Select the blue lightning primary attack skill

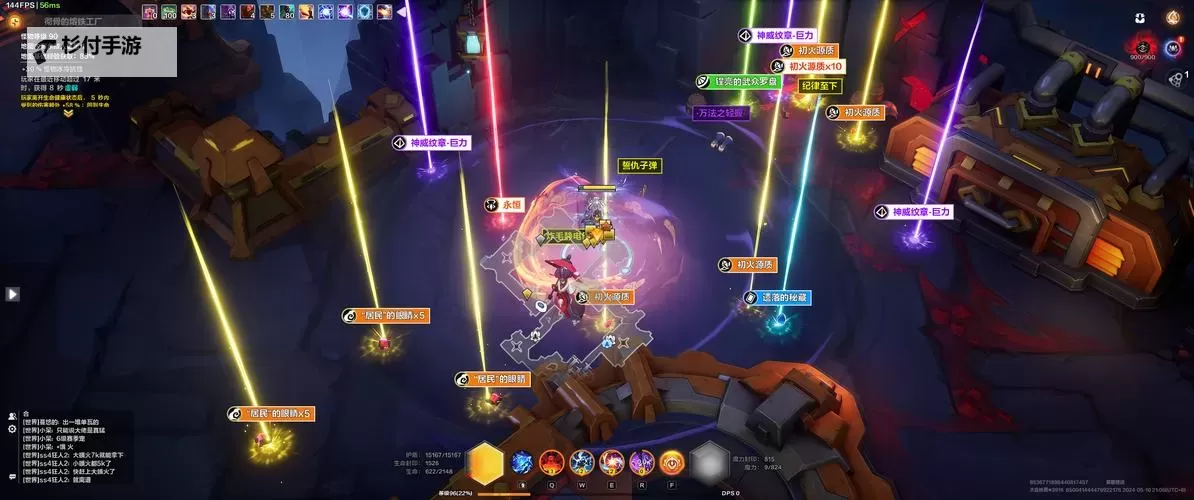pos(522,462)
